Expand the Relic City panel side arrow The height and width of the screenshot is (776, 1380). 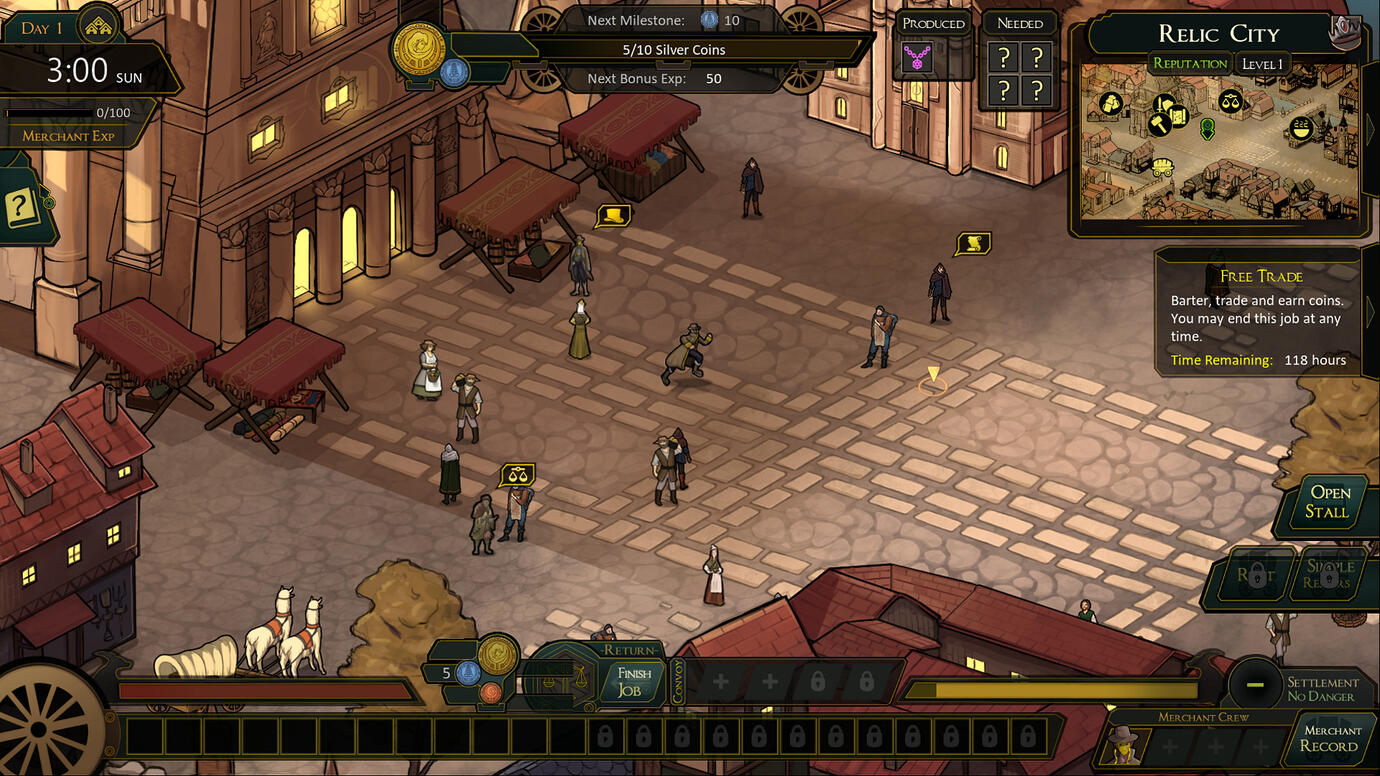[1370, 128]
